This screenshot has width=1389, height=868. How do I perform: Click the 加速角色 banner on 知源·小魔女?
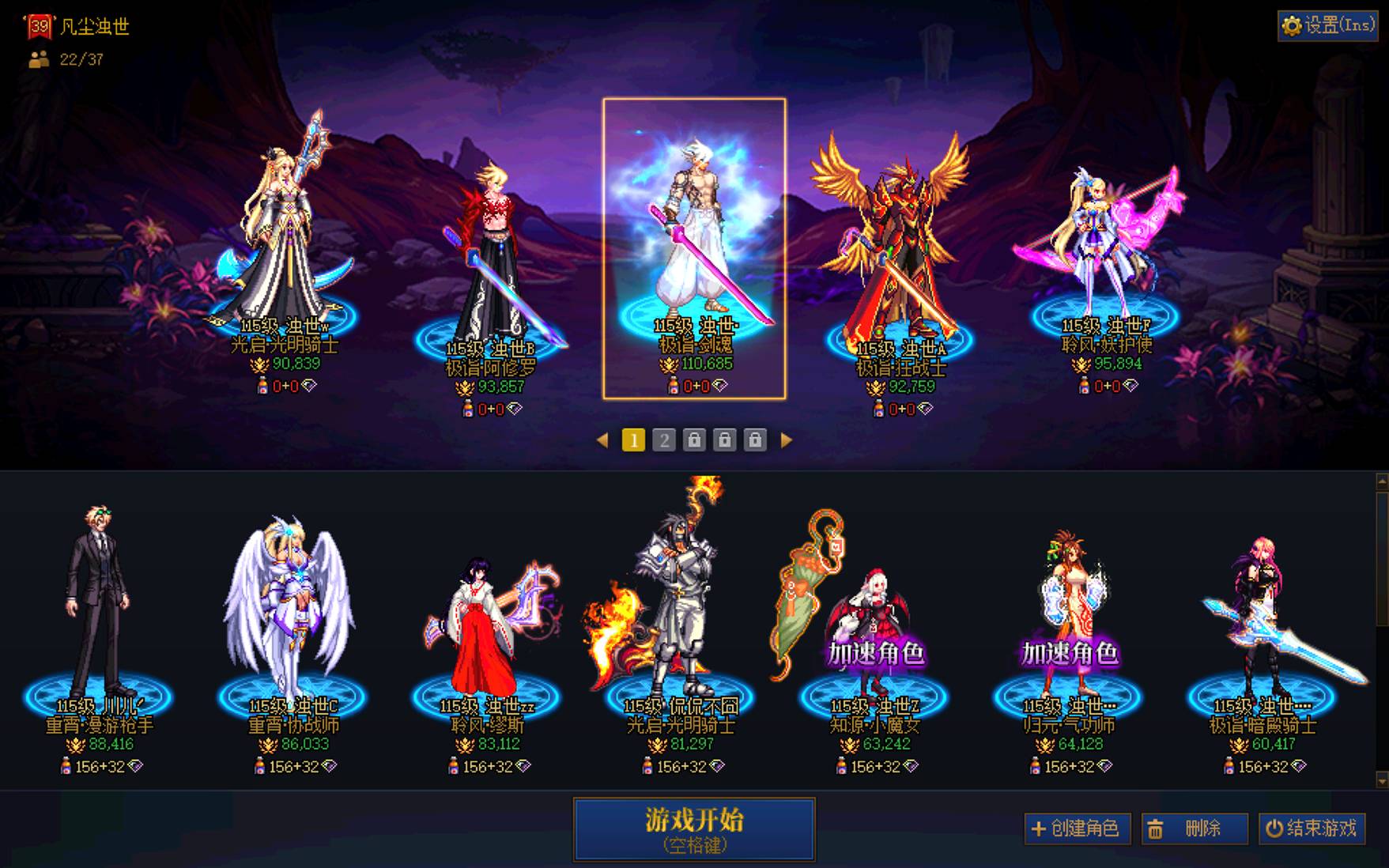[878, 655]
